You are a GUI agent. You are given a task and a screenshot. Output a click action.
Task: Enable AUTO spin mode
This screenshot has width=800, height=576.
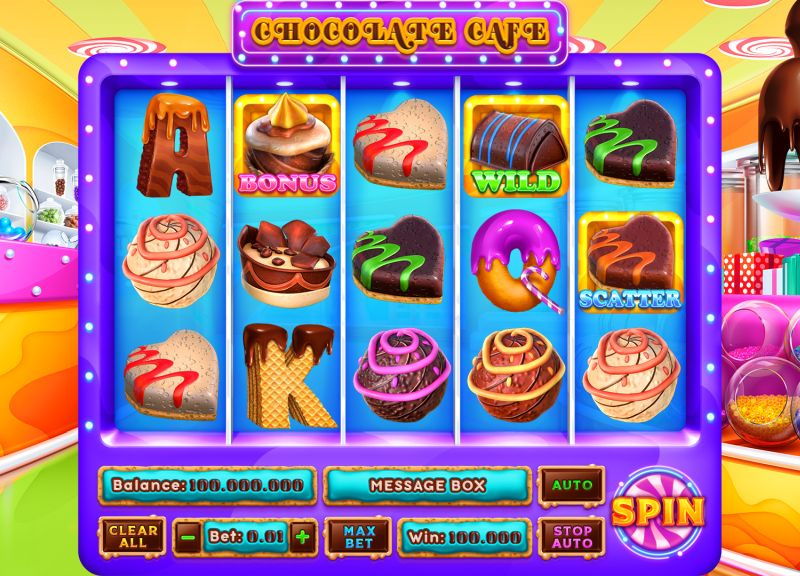pos(572,486)
